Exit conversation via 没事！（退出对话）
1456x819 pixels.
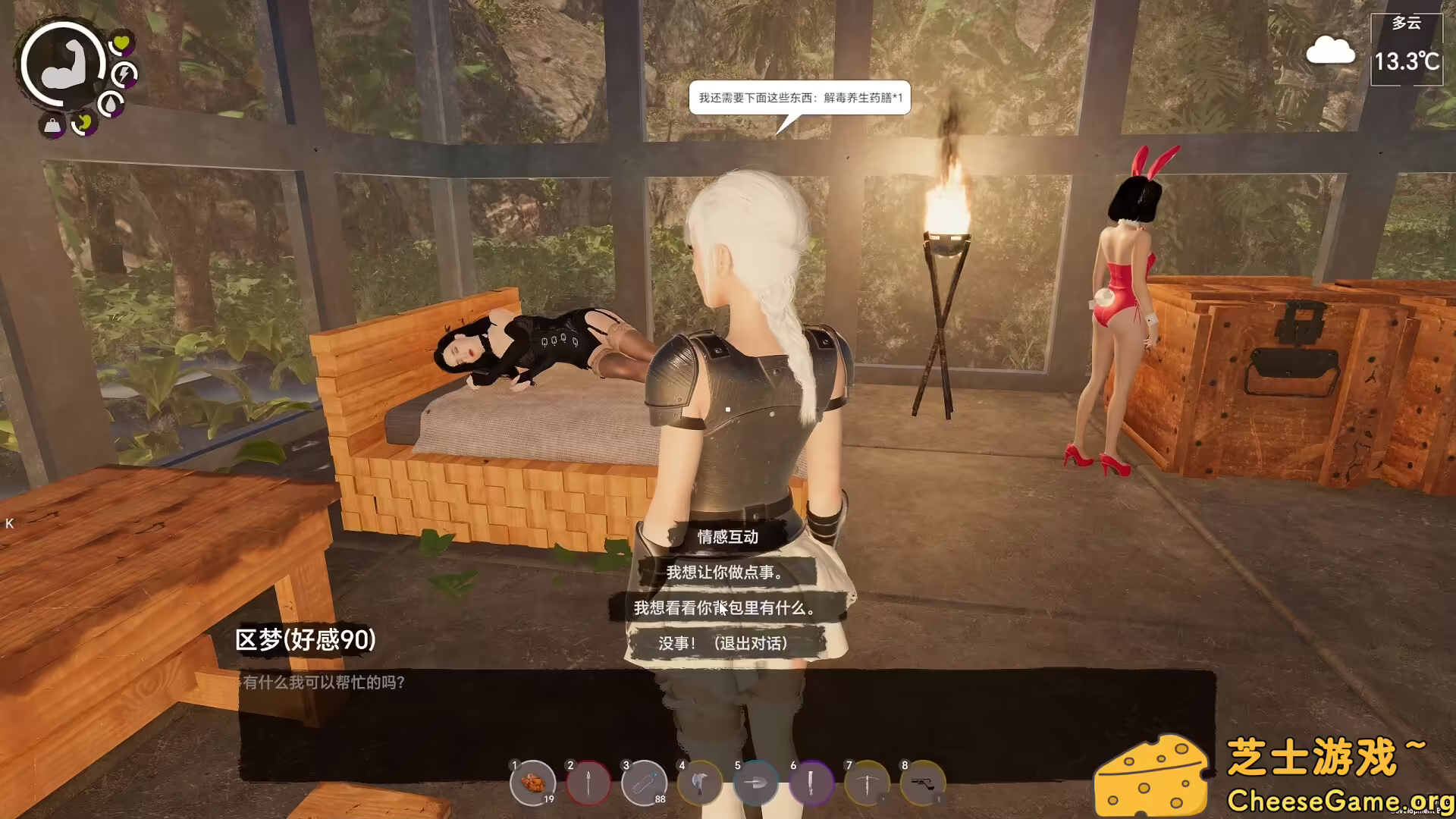coord(724,644)
